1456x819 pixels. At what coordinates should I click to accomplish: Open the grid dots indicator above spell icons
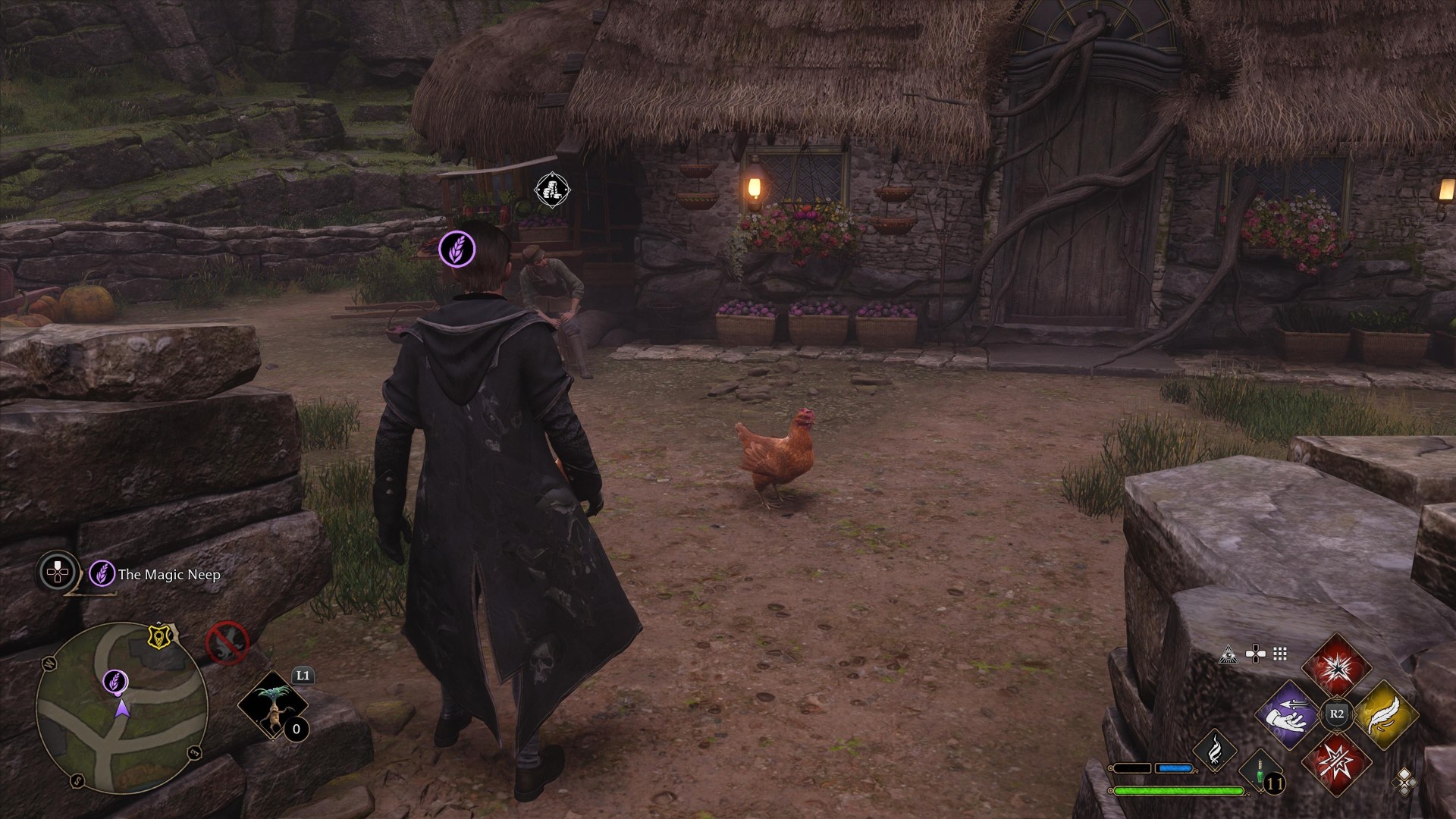pos(1279,654)
